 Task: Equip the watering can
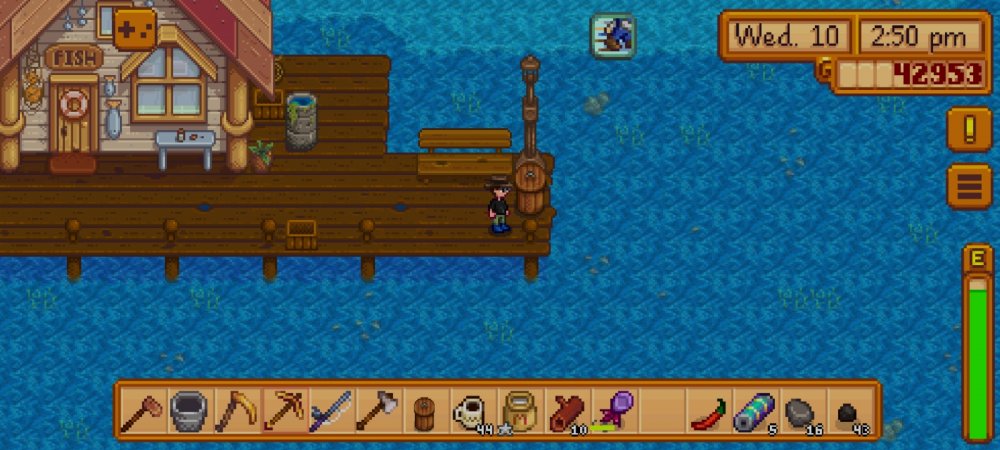coord(189,411)
